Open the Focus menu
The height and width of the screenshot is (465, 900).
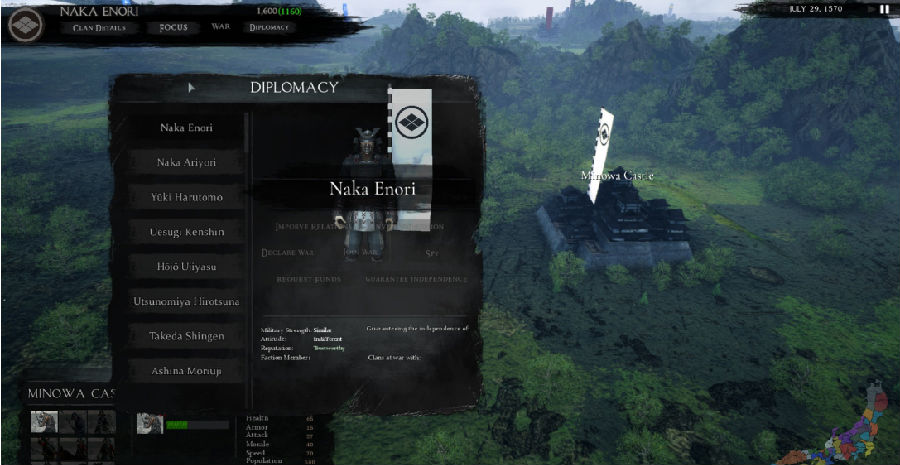(x=173, y=27)
